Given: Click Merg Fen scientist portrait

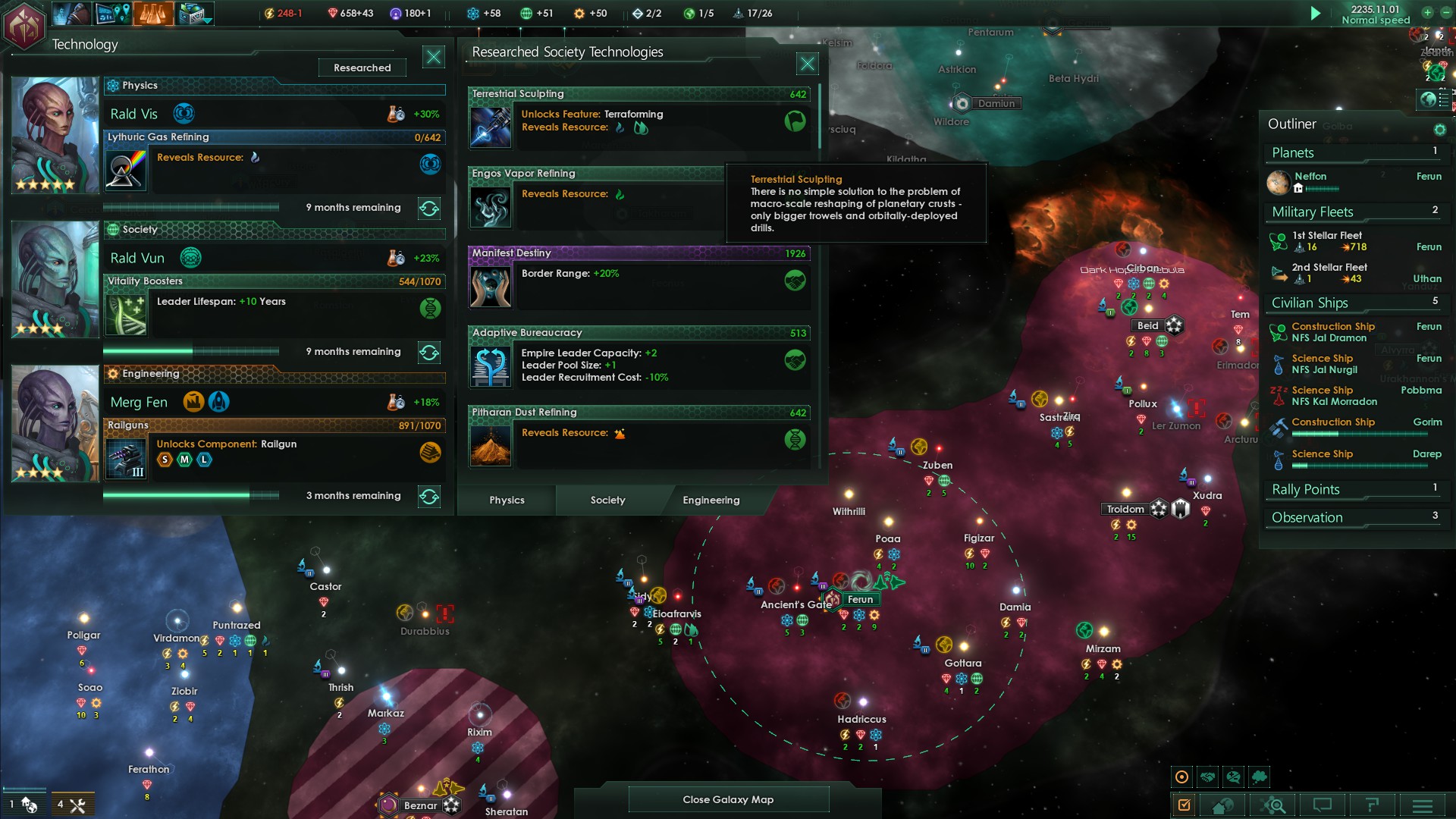Looking at the screenshot, I should [55, 423].
